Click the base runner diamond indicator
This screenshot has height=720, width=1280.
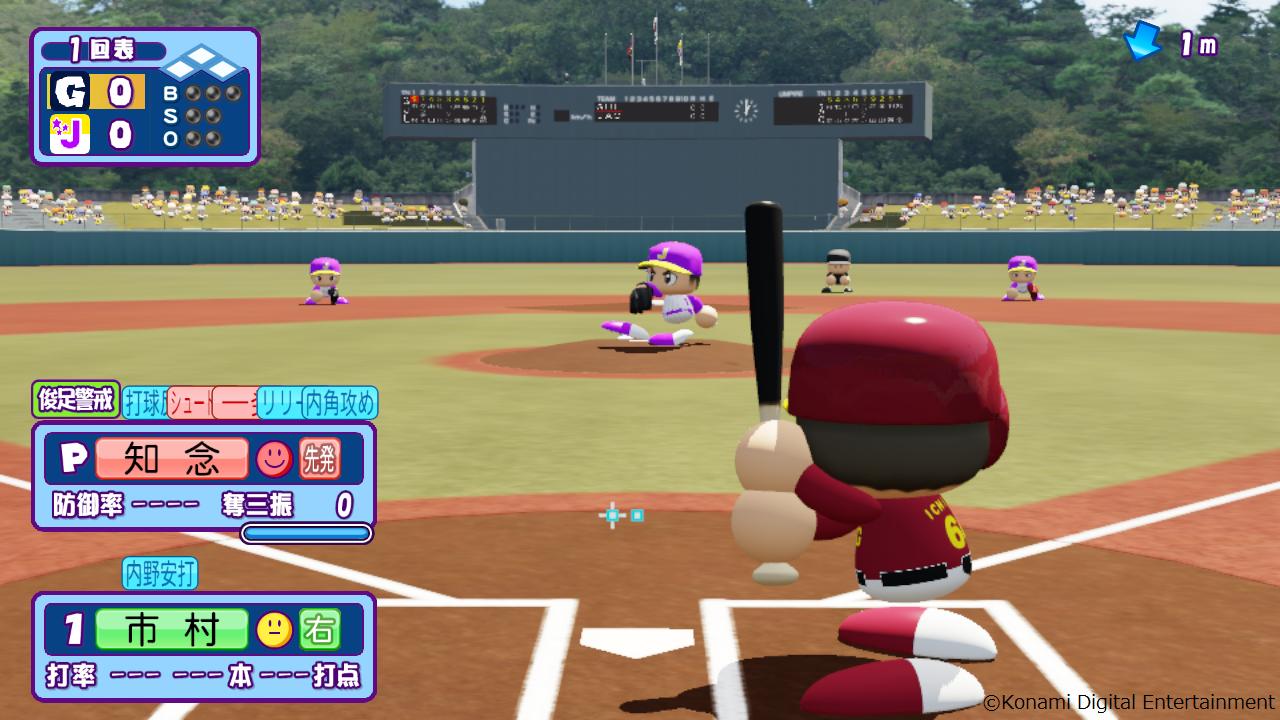(203, 68)
